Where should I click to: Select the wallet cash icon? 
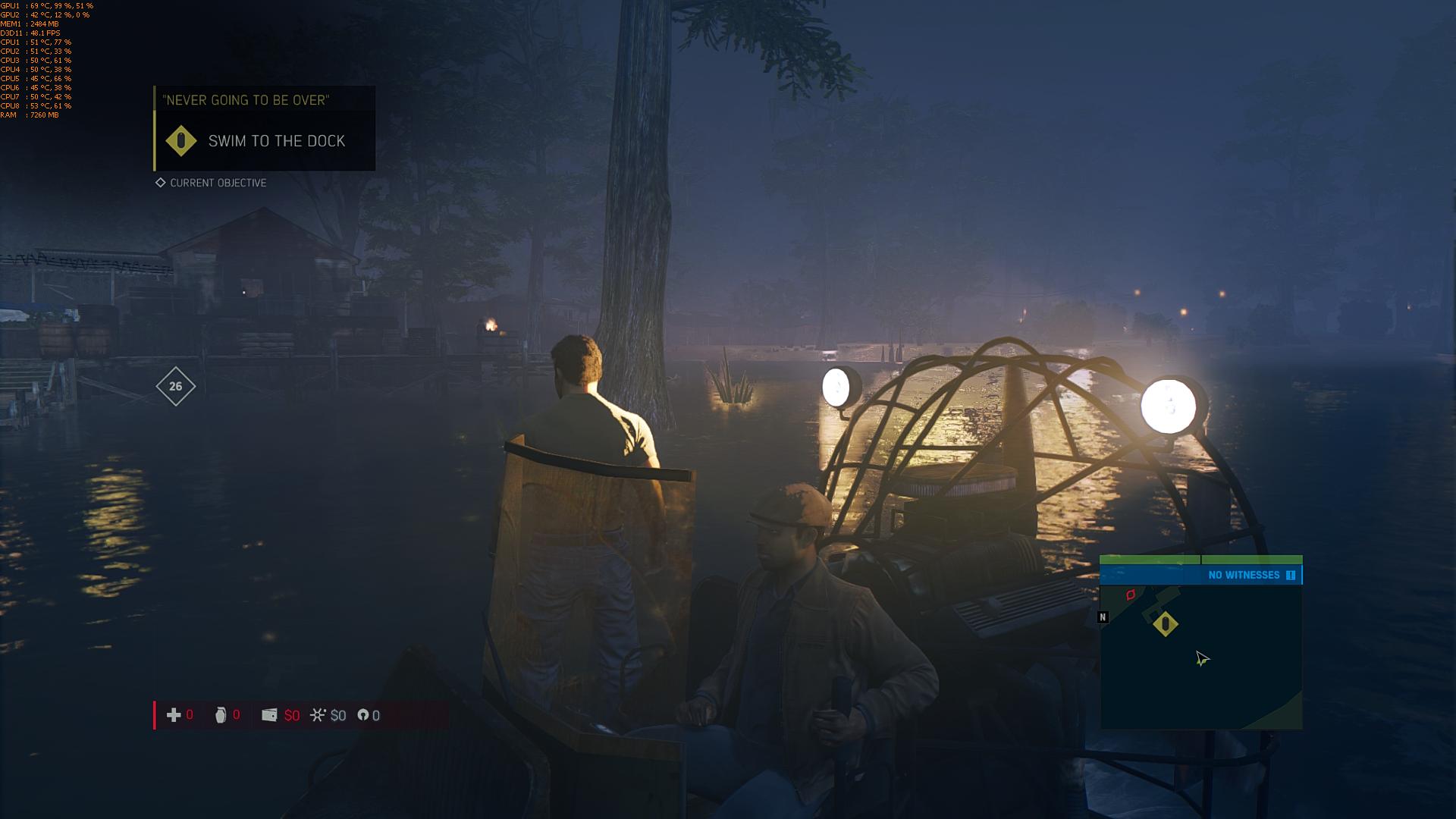[x=269, y=715]
